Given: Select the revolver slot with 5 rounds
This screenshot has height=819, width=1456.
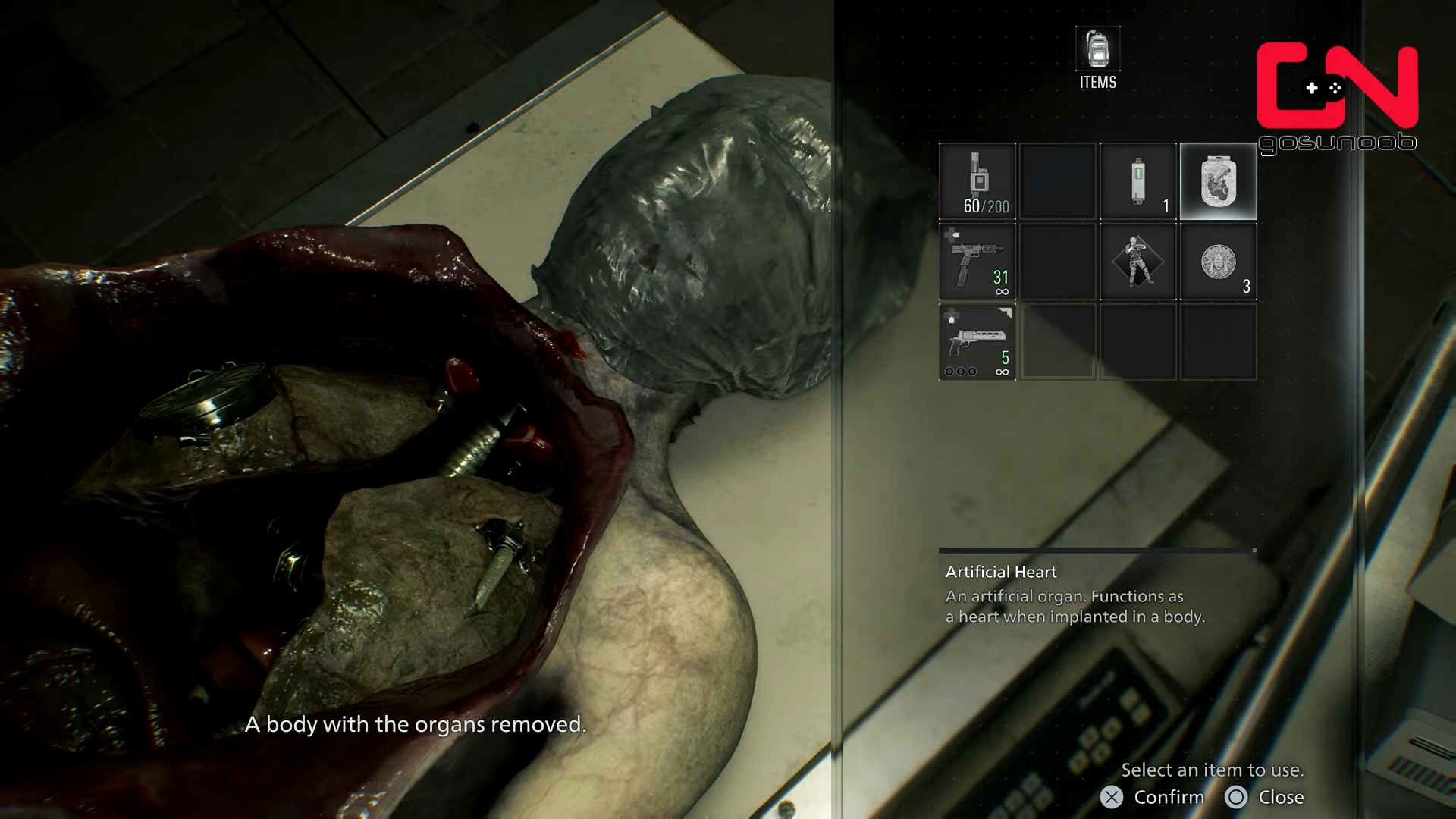Looking at the screenshot, I should point(977,343).
